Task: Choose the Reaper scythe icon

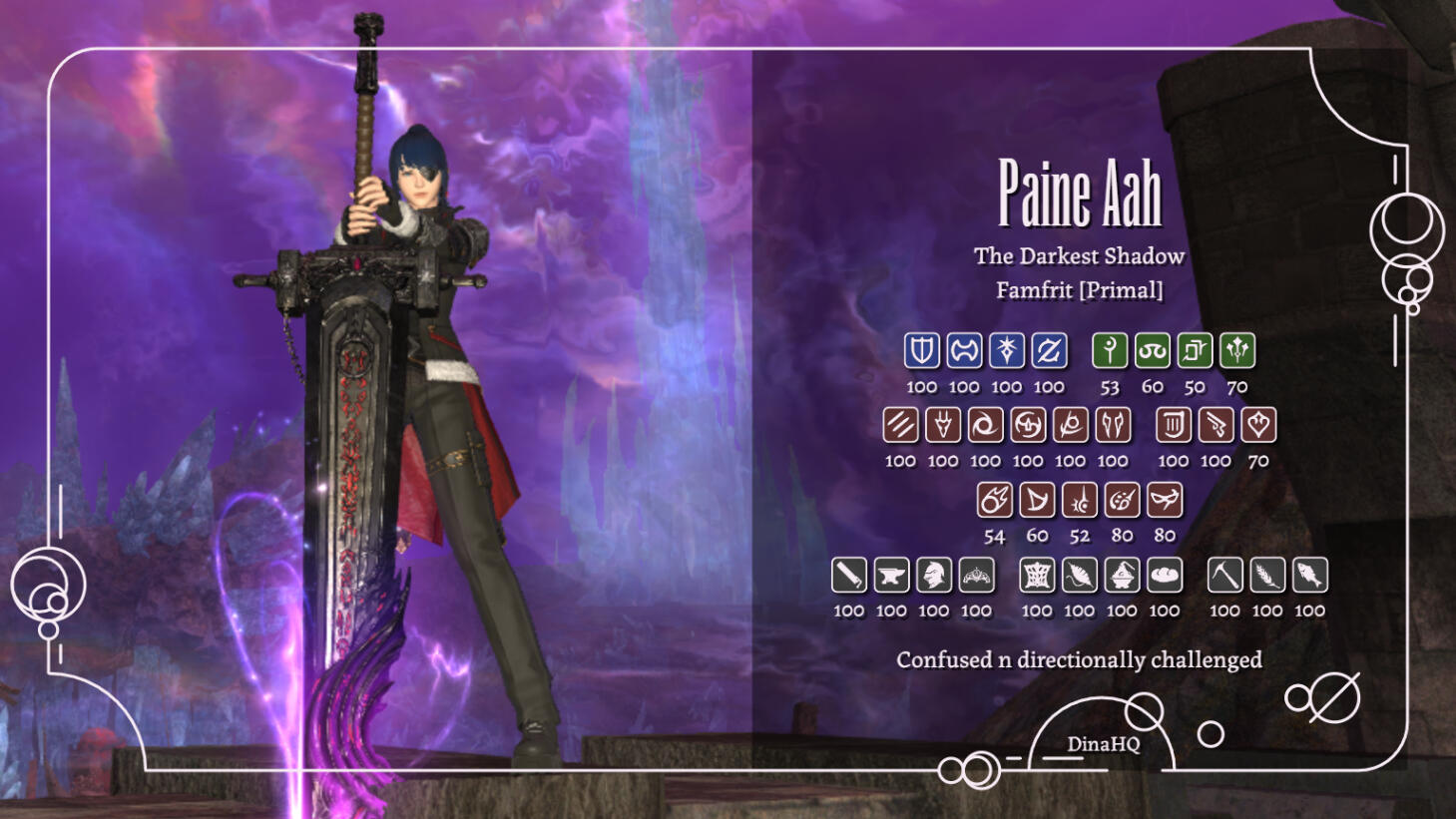Action: (x=1070, y=425)
